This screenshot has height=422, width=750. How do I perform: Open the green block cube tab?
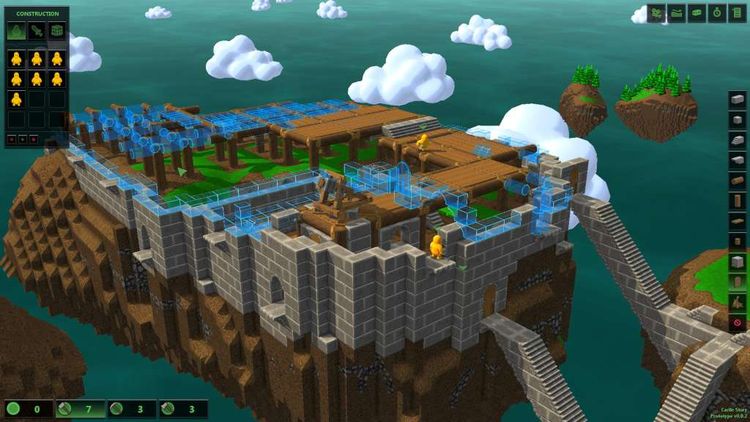(56, 31)
